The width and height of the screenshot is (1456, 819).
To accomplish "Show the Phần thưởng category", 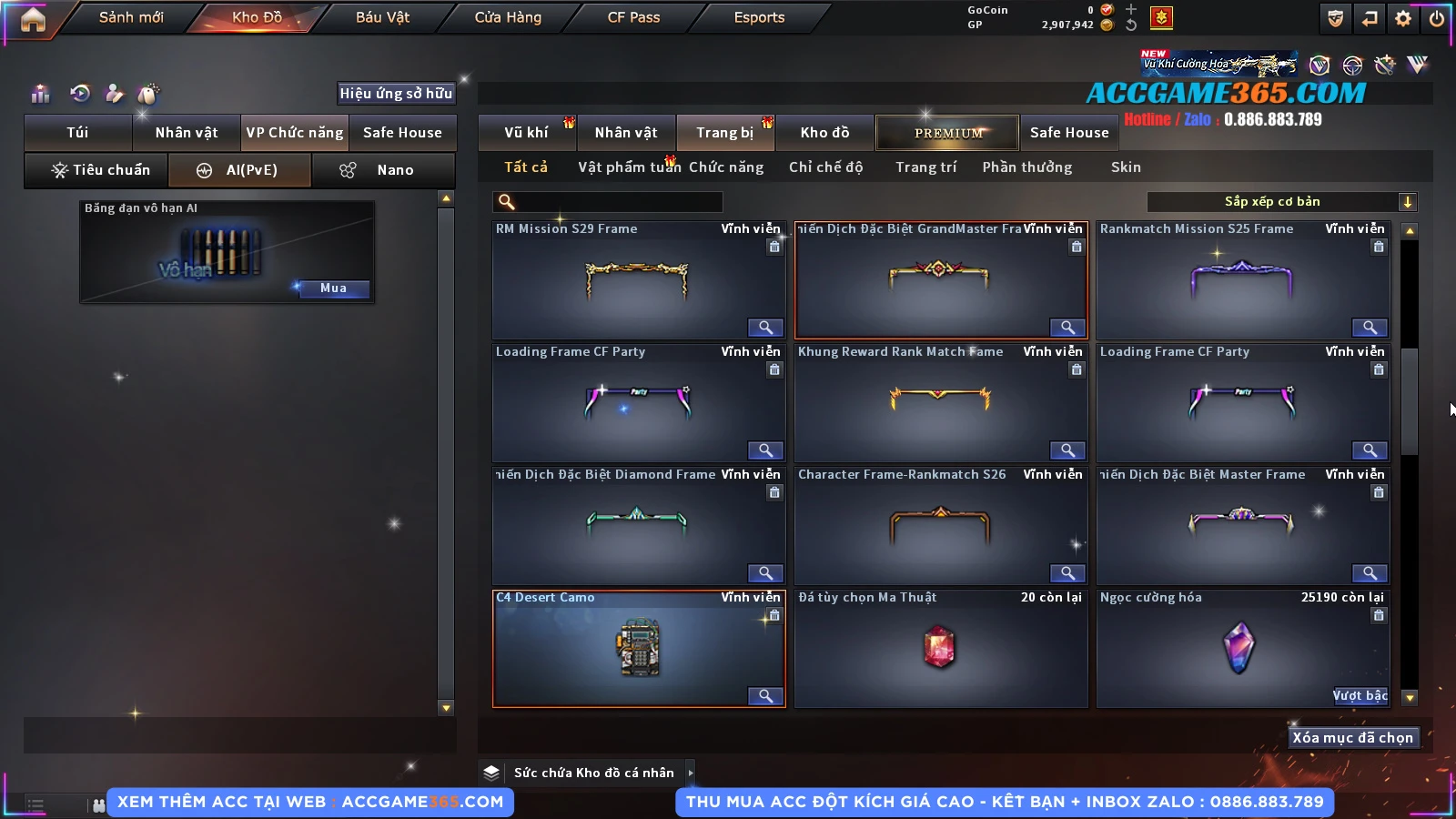I will (x=1026, y=167).
